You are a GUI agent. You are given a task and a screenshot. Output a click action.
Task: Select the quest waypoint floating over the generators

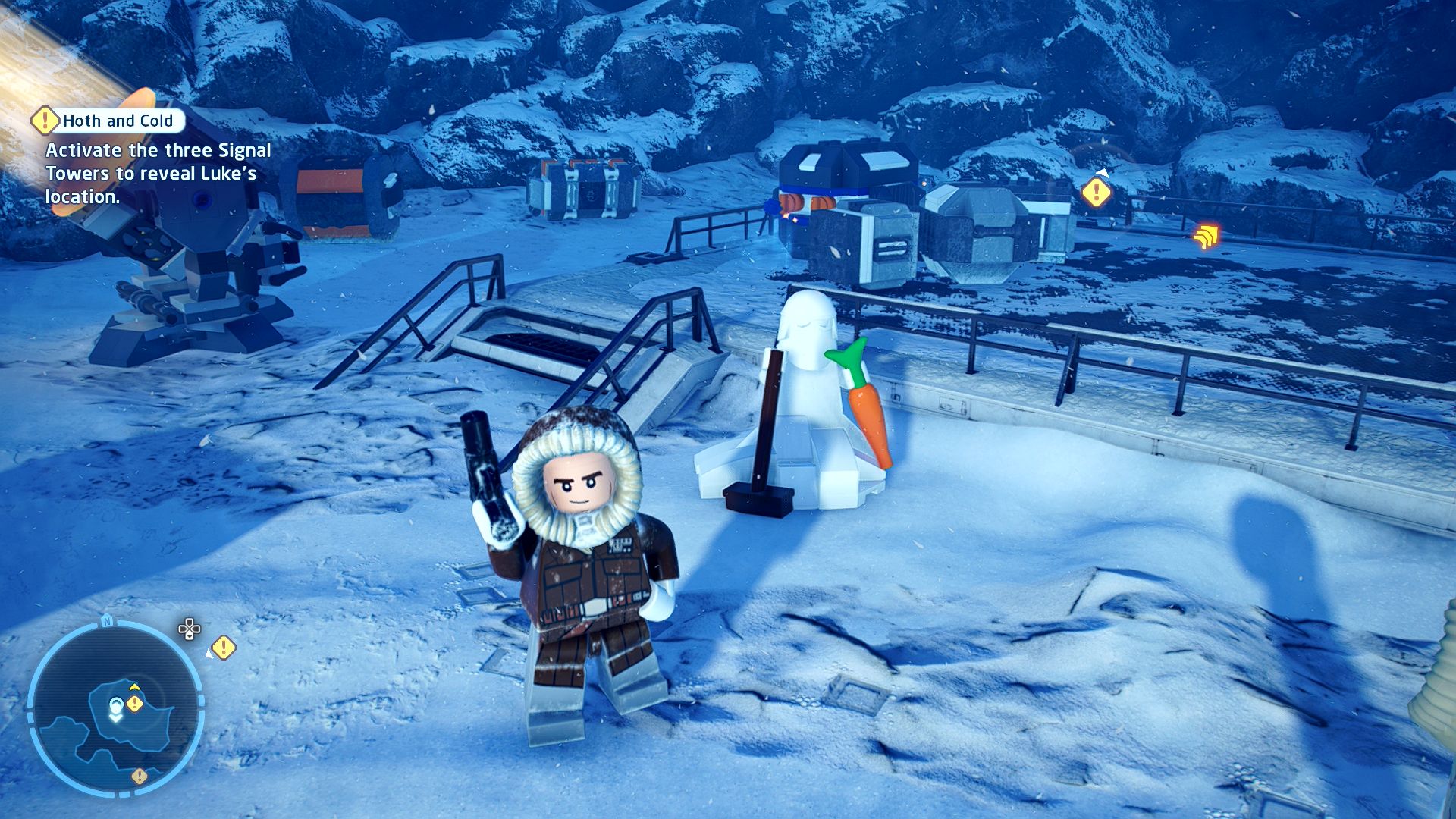(1096, 193)
